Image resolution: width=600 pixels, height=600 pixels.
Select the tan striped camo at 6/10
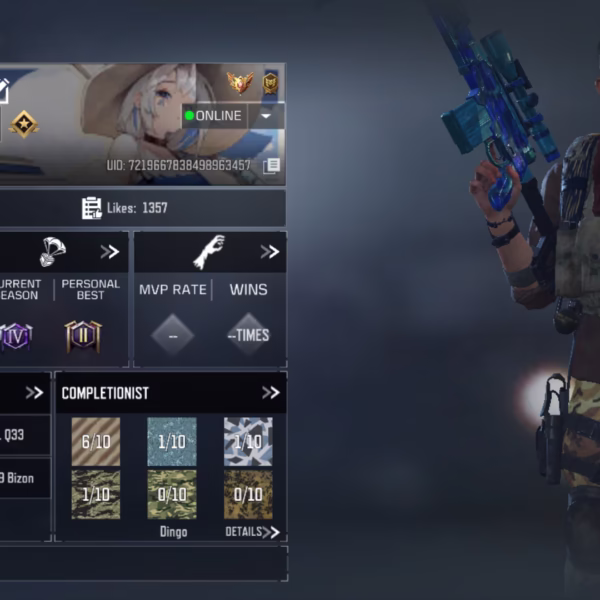pyautogui.click(x=96, y=441)
